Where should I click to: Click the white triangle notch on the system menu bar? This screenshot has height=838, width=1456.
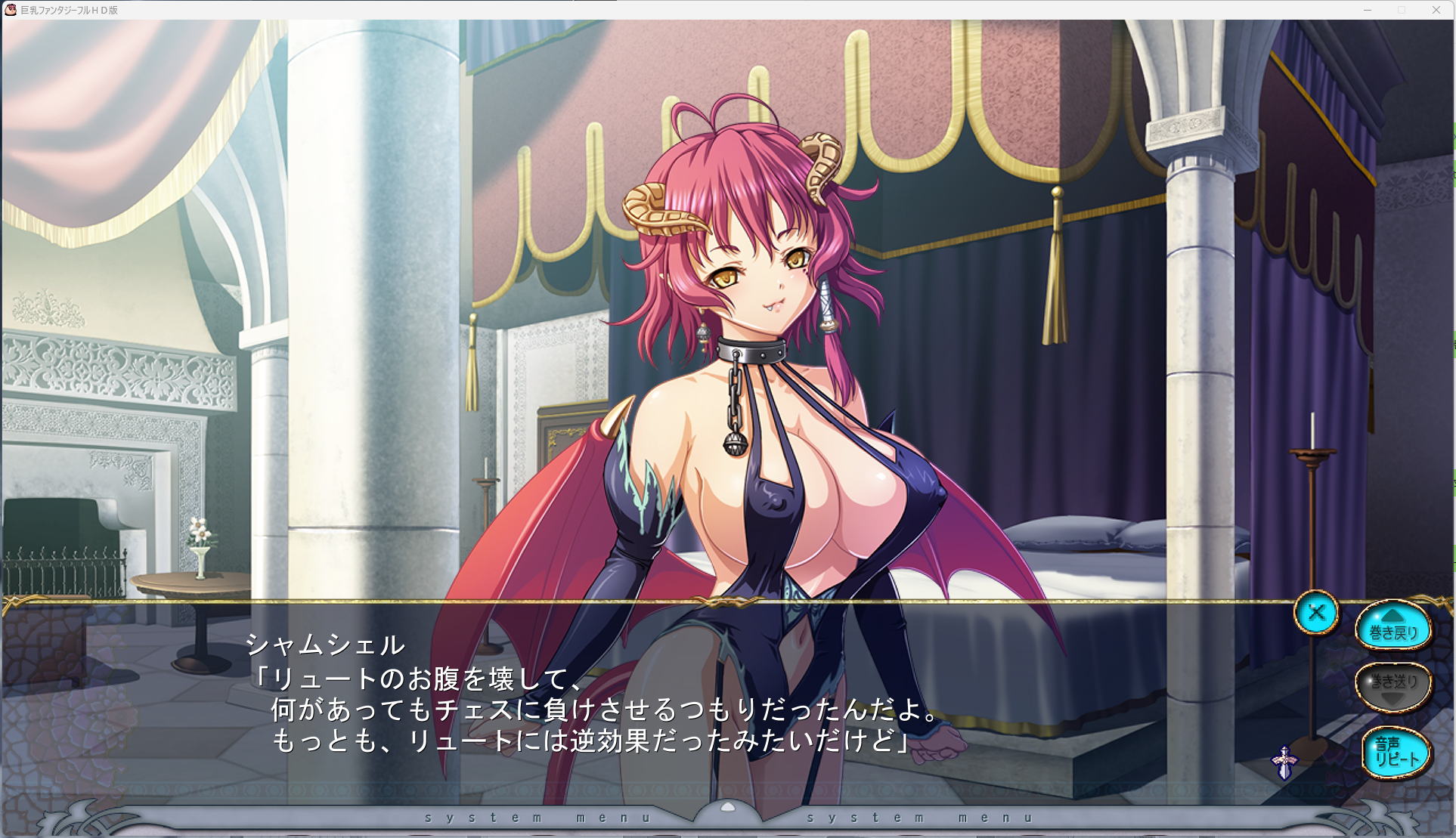[x=726, y=806]
